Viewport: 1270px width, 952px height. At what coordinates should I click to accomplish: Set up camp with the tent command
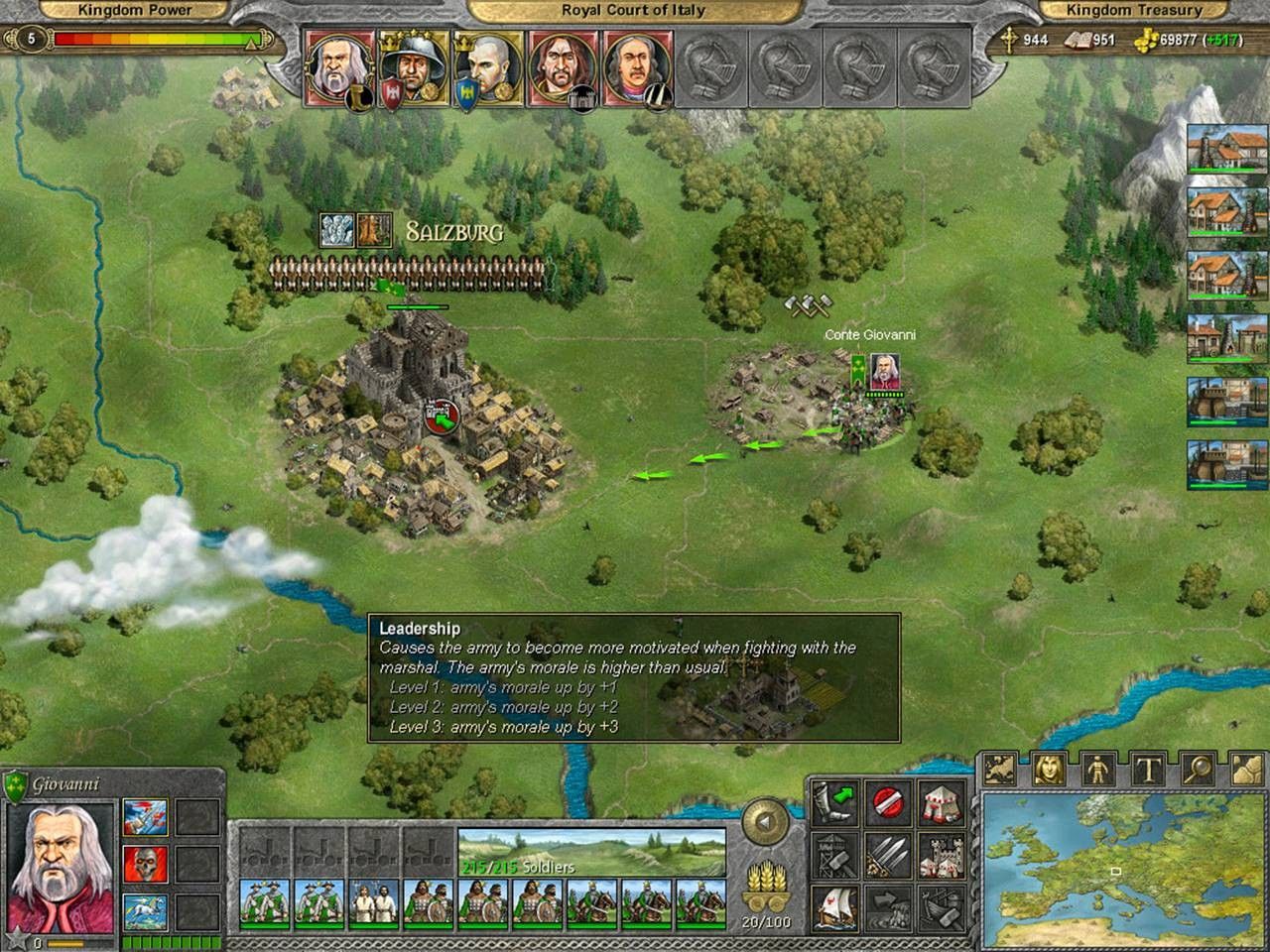941,802
